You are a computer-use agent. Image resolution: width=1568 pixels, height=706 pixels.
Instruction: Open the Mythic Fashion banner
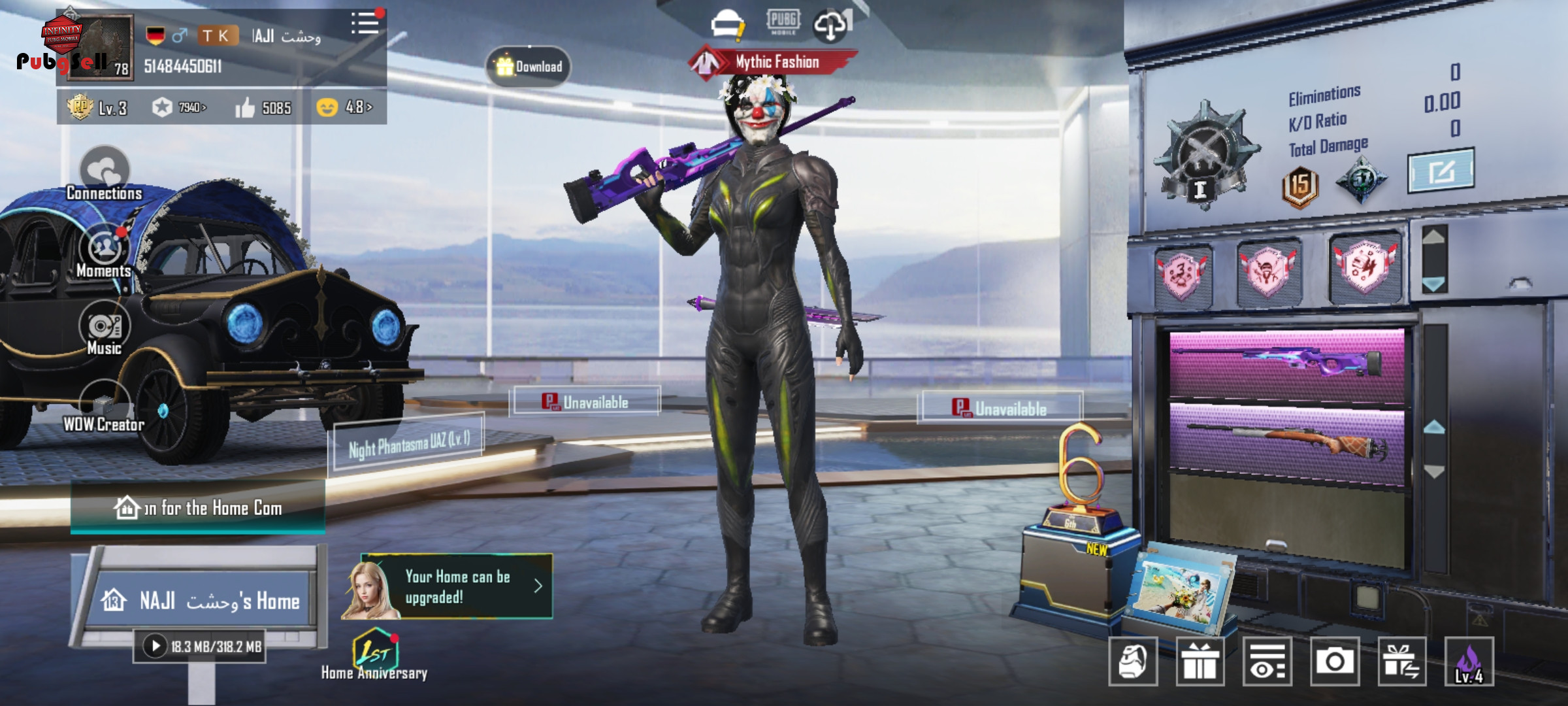point(774,63)
